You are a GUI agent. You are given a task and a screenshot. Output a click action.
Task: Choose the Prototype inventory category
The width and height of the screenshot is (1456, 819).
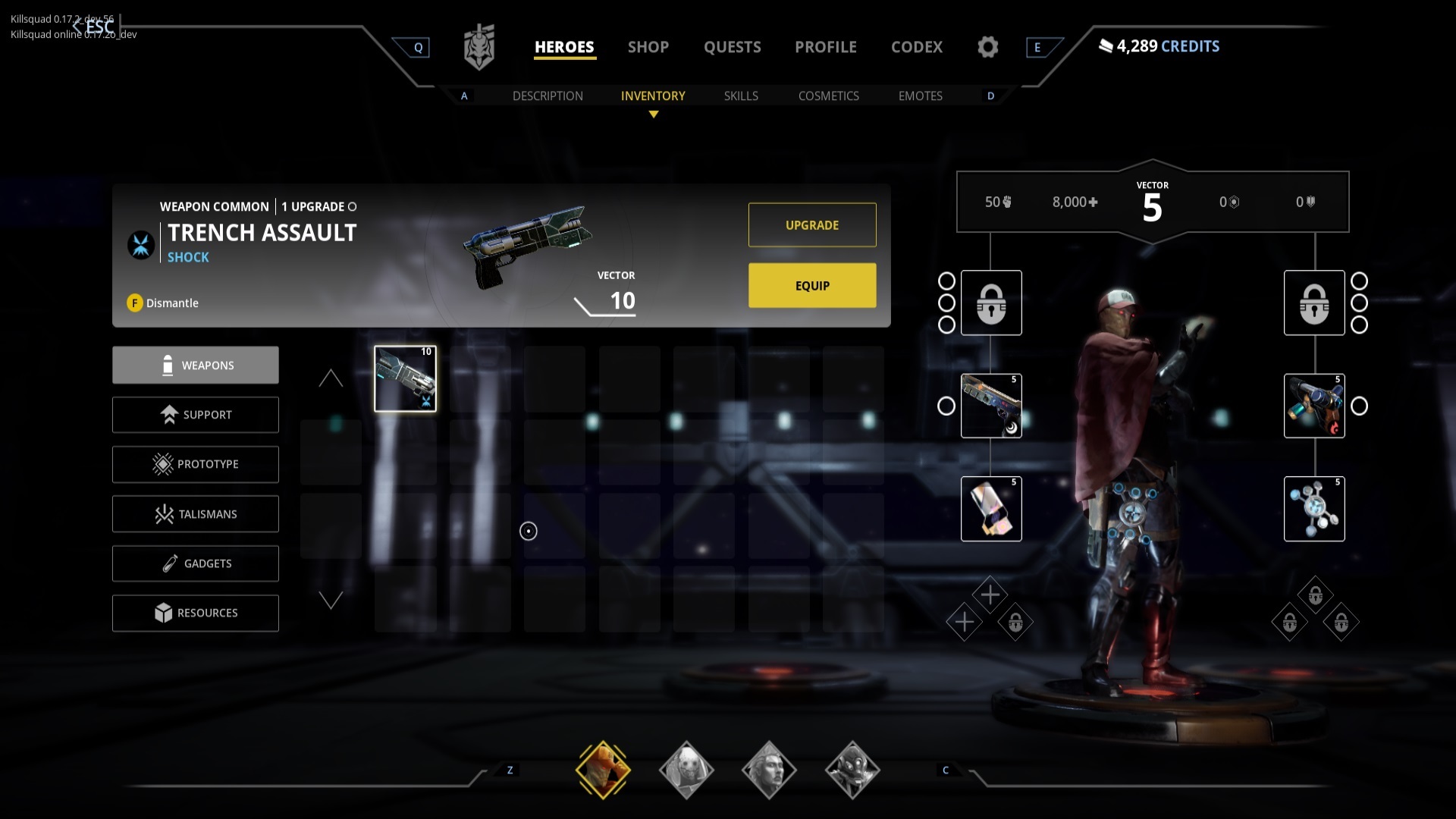click(x=196, y=464)
